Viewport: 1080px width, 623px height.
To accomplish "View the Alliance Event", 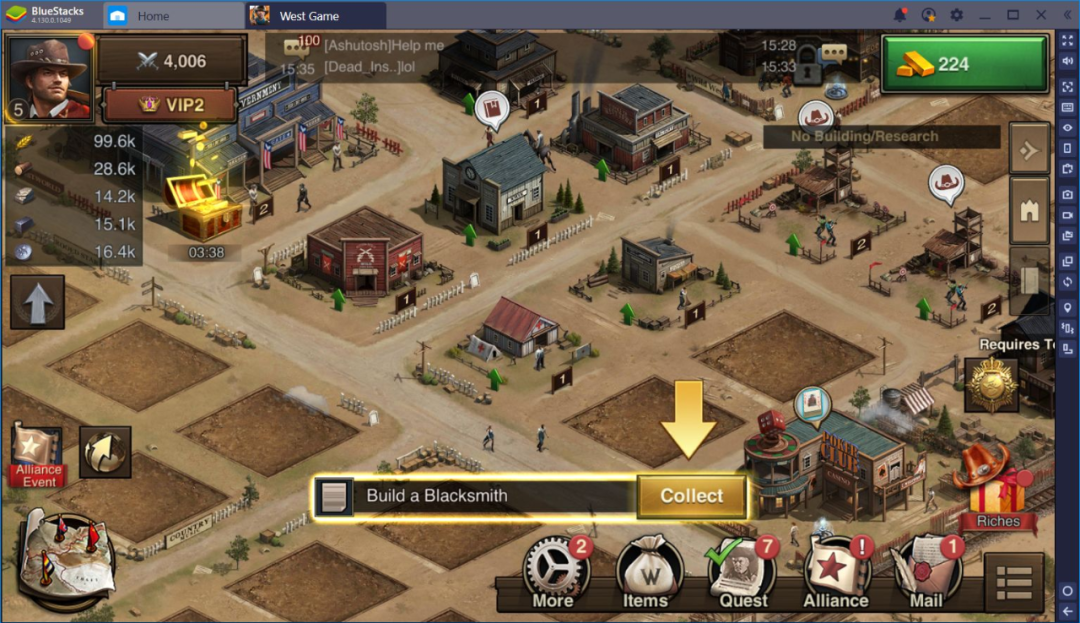I will (x=38, y=455).
